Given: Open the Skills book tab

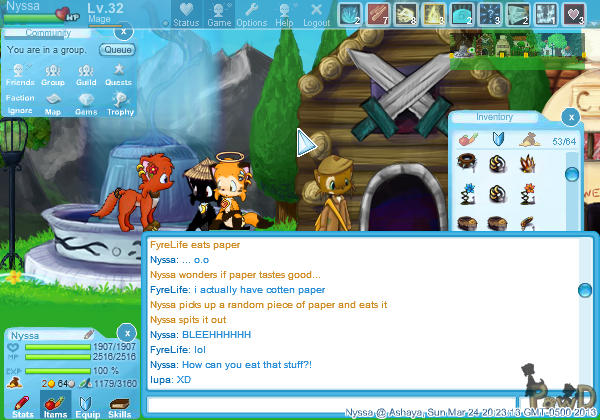Looking at the screenshot, I should 119,405.
